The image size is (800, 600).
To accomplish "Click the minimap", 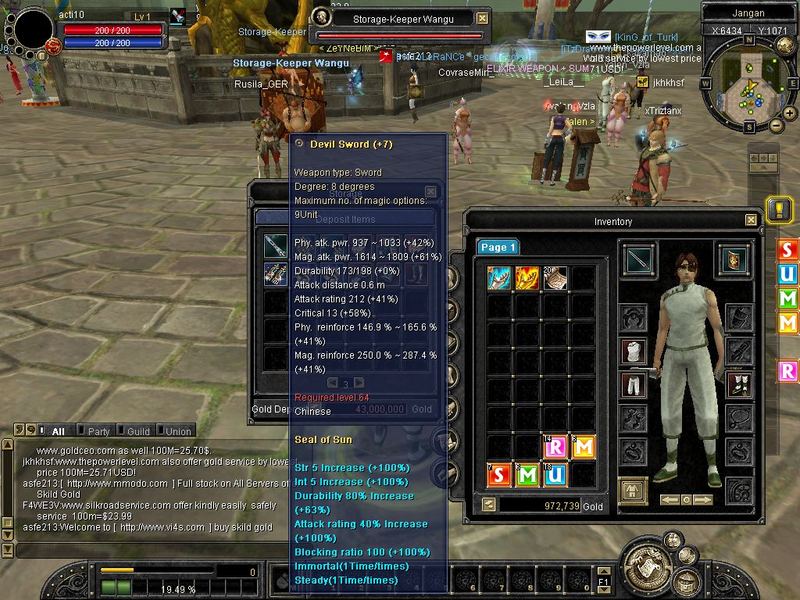I will [x=747, y=90].
